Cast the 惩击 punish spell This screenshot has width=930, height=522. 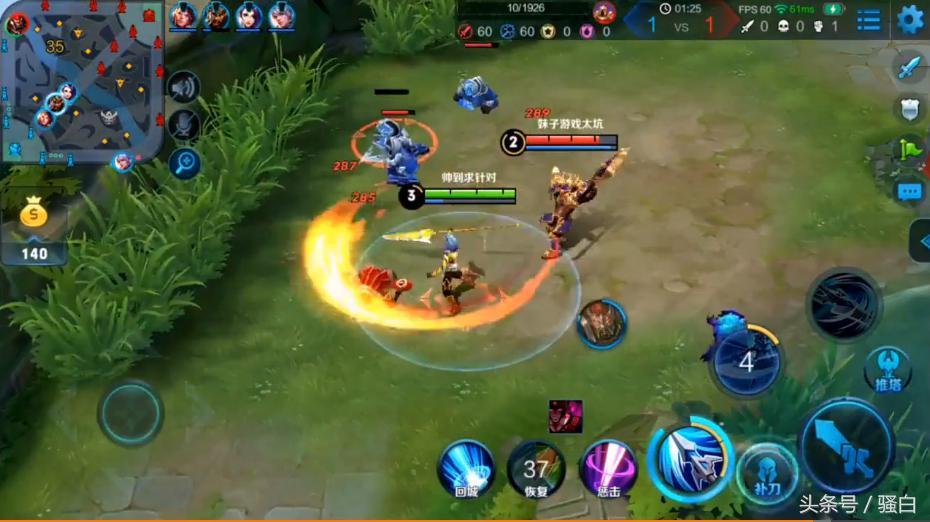(608, 467)
